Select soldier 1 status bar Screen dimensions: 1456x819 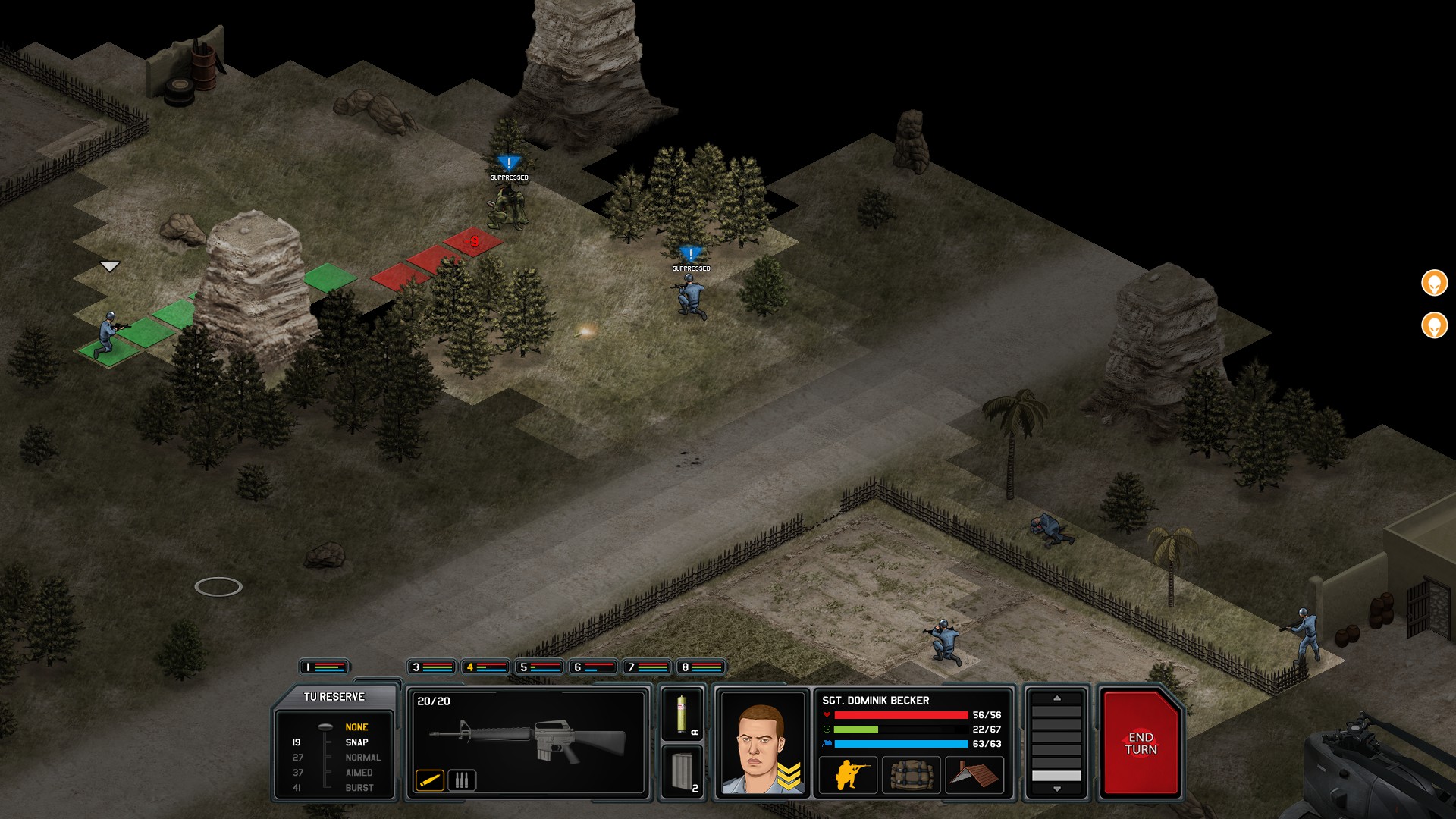[326, 667]
